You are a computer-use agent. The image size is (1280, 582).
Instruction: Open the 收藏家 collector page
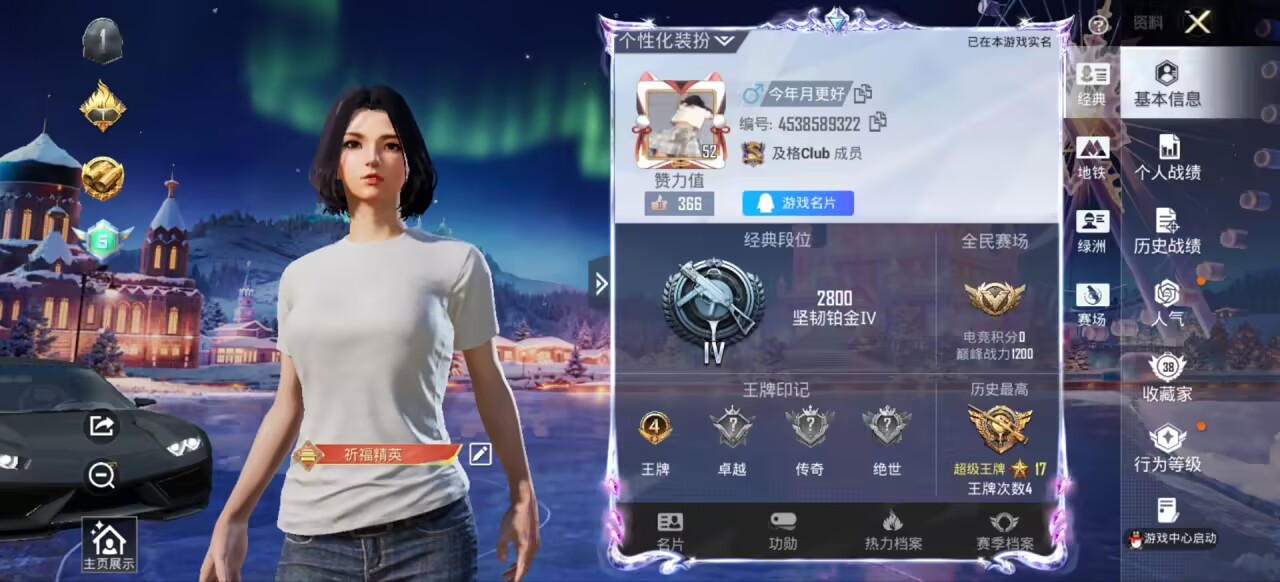pyautogui.click(x=1167, y=378)
